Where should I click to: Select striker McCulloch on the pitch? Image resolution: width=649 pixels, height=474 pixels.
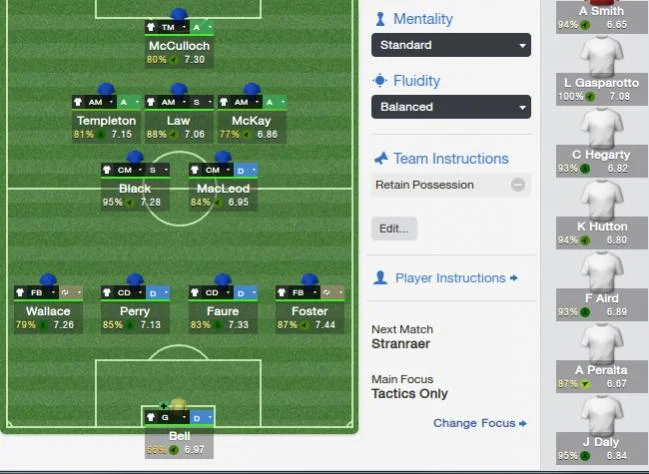177,45
